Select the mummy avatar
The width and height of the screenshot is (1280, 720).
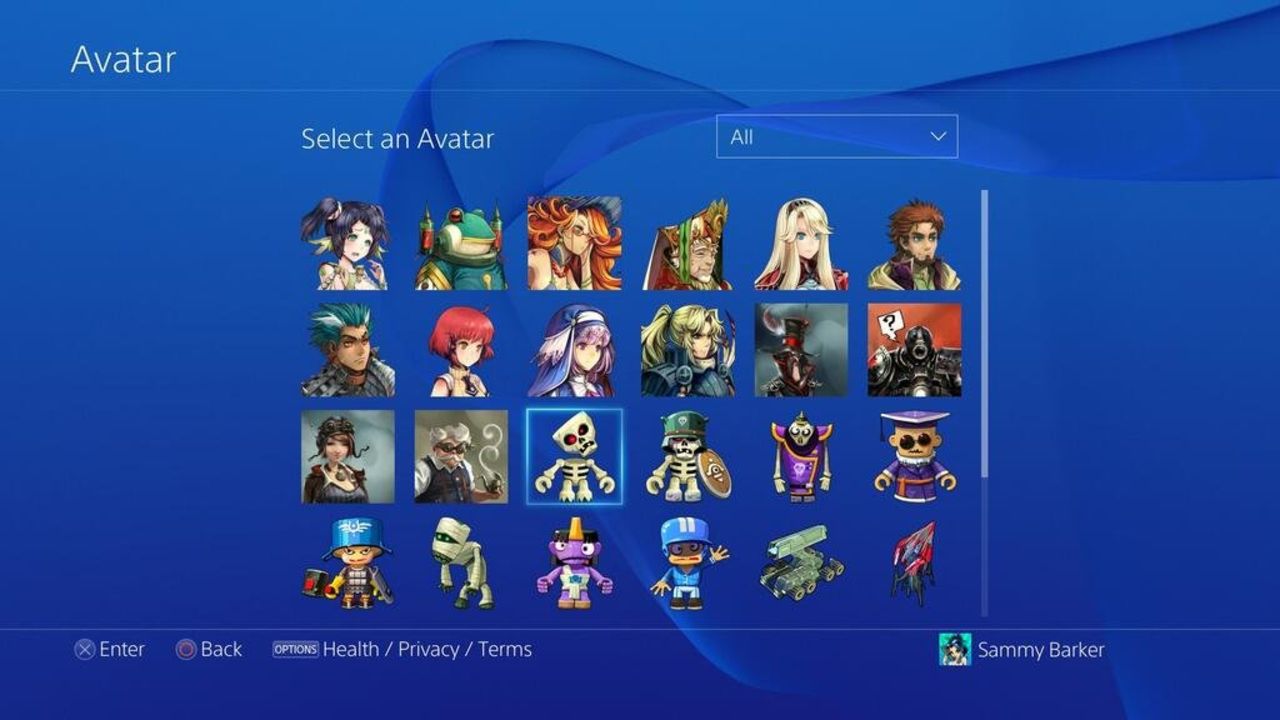click(461, 566)
